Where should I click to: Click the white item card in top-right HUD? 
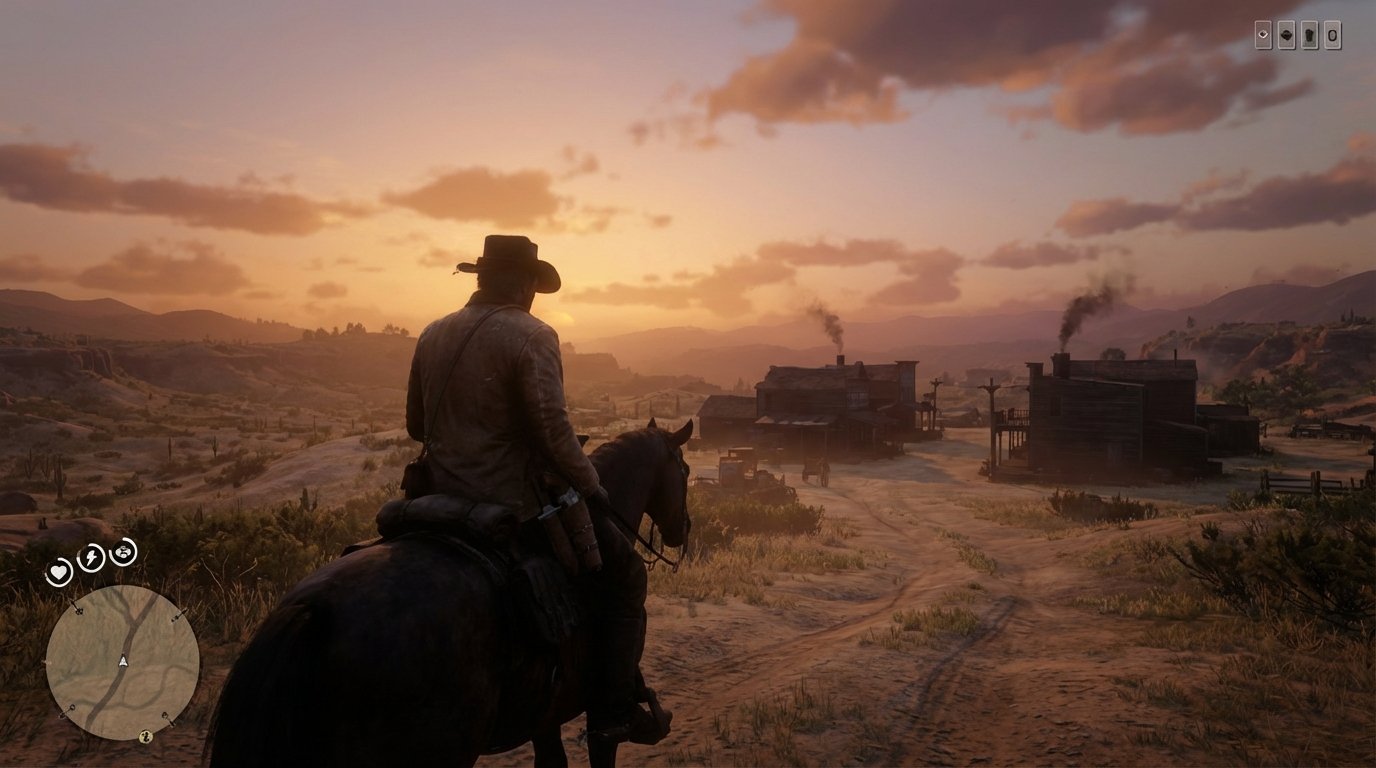(1264, 35)
